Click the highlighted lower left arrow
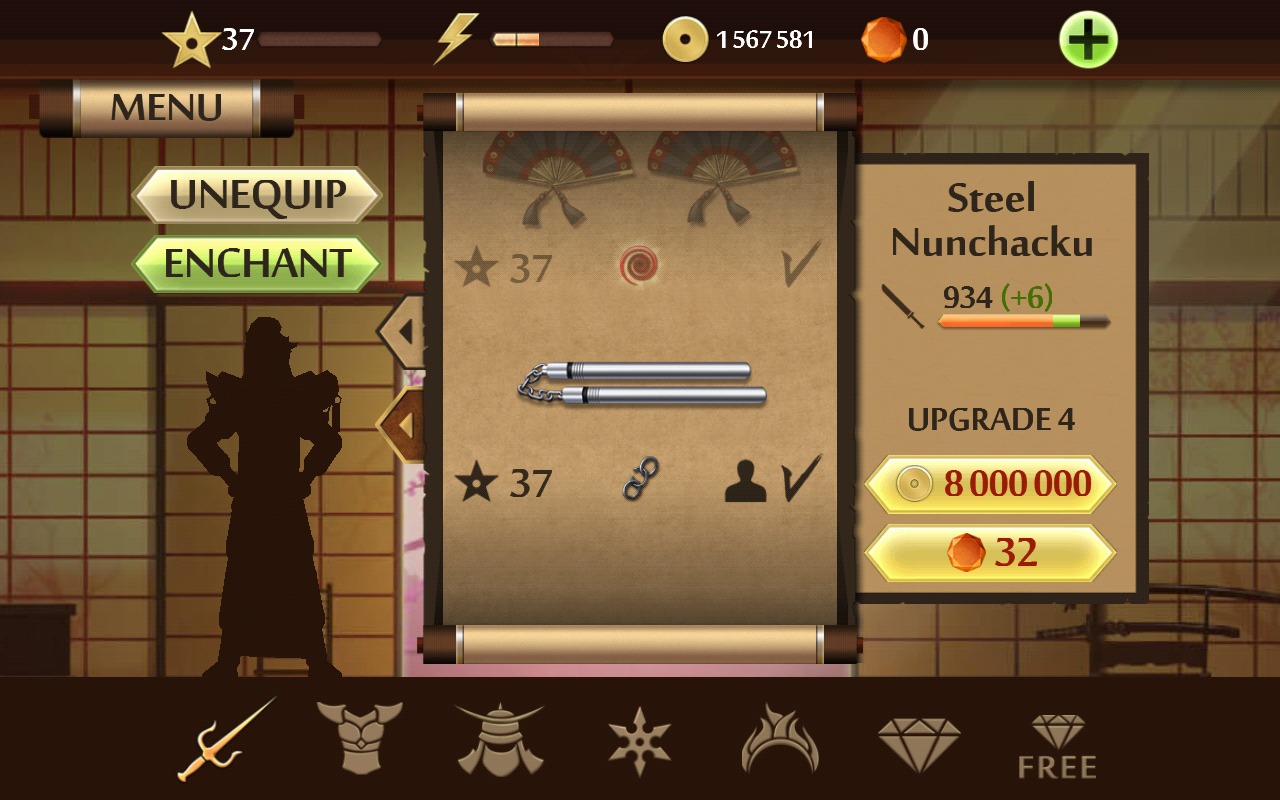The width and height of the screenshot is (1280, 800). 403,425
